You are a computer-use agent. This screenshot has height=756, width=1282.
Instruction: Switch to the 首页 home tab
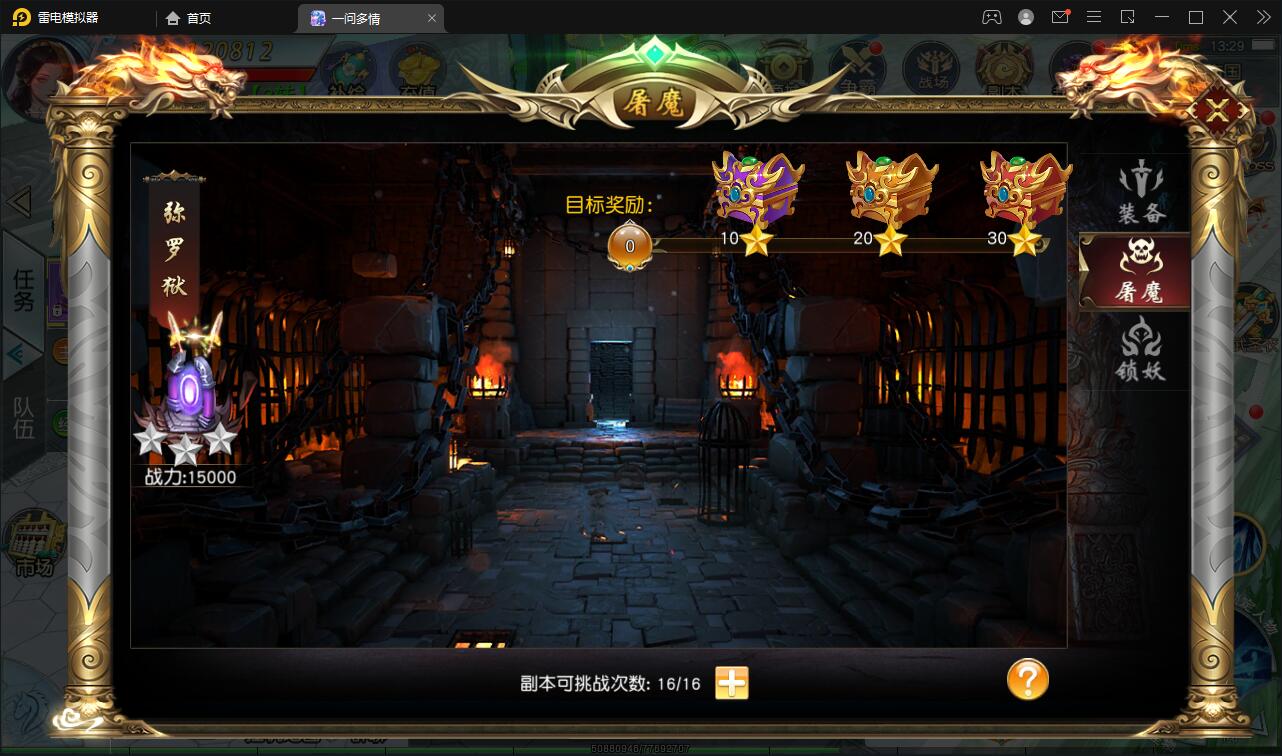tap(193, 17)
